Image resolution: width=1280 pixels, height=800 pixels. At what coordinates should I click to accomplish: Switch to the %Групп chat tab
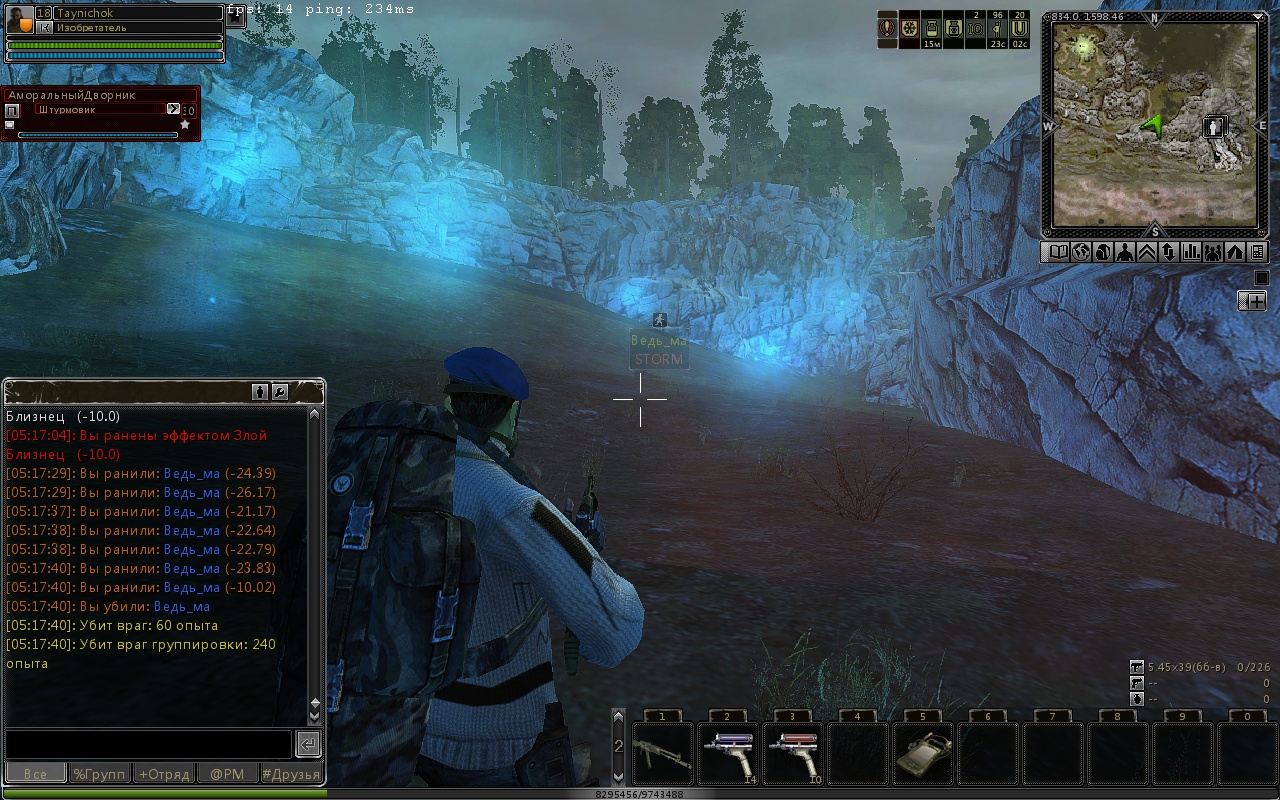coord(100,774)
